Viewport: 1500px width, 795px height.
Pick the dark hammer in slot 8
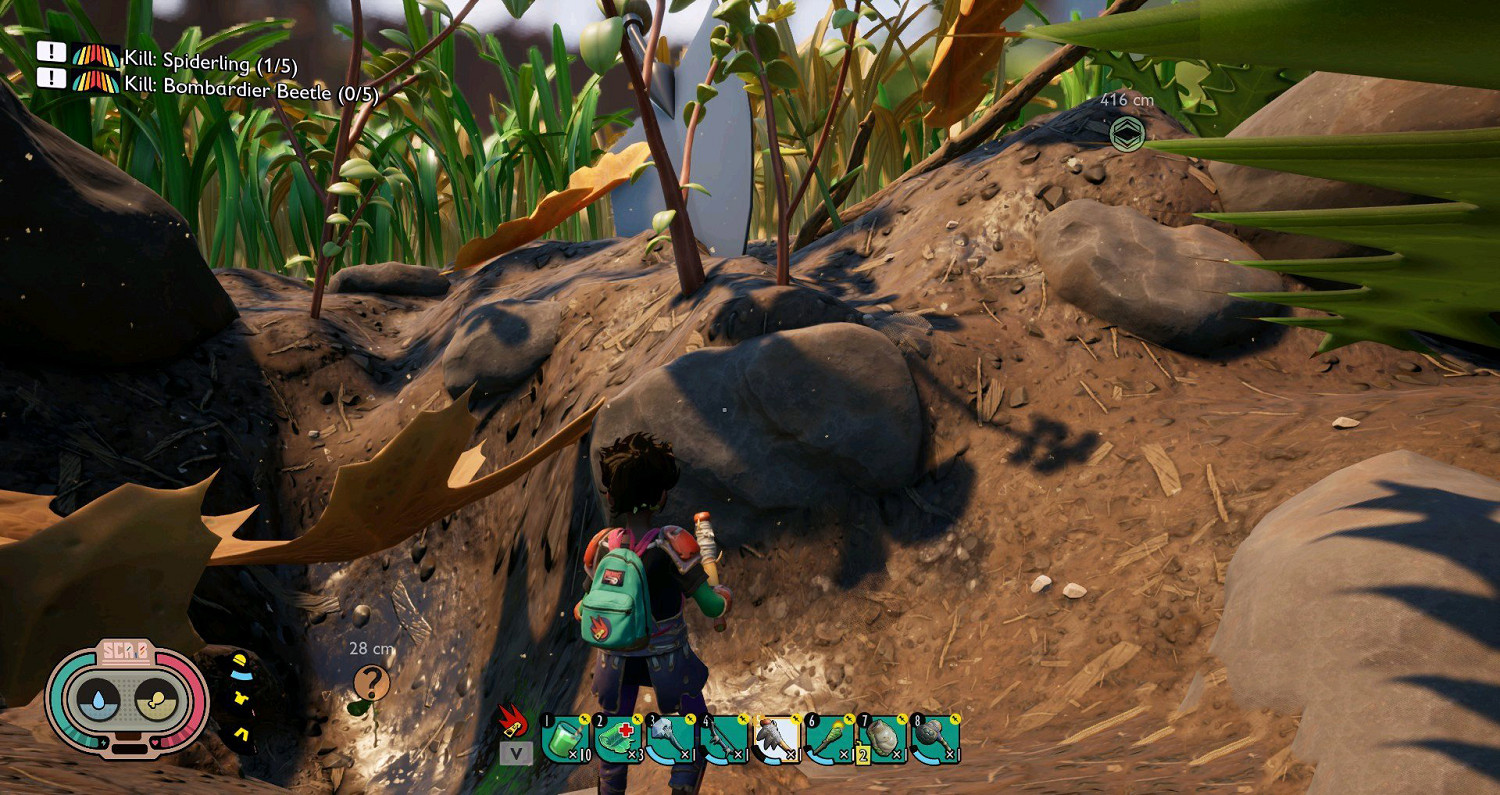pos(935,740)
